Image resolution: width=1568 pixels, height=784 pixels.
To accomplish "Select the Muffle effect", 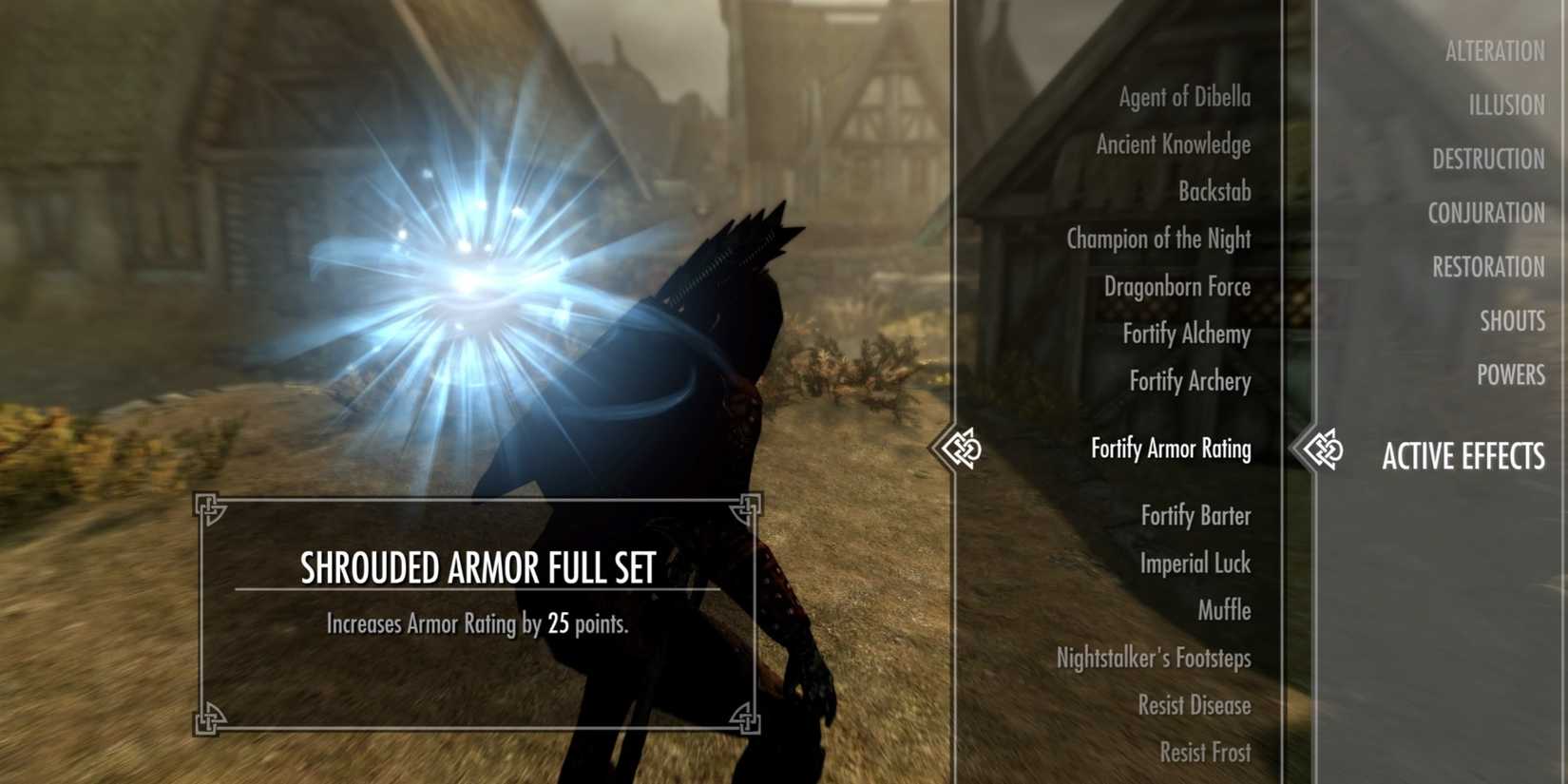I will tap(1224, 611).
